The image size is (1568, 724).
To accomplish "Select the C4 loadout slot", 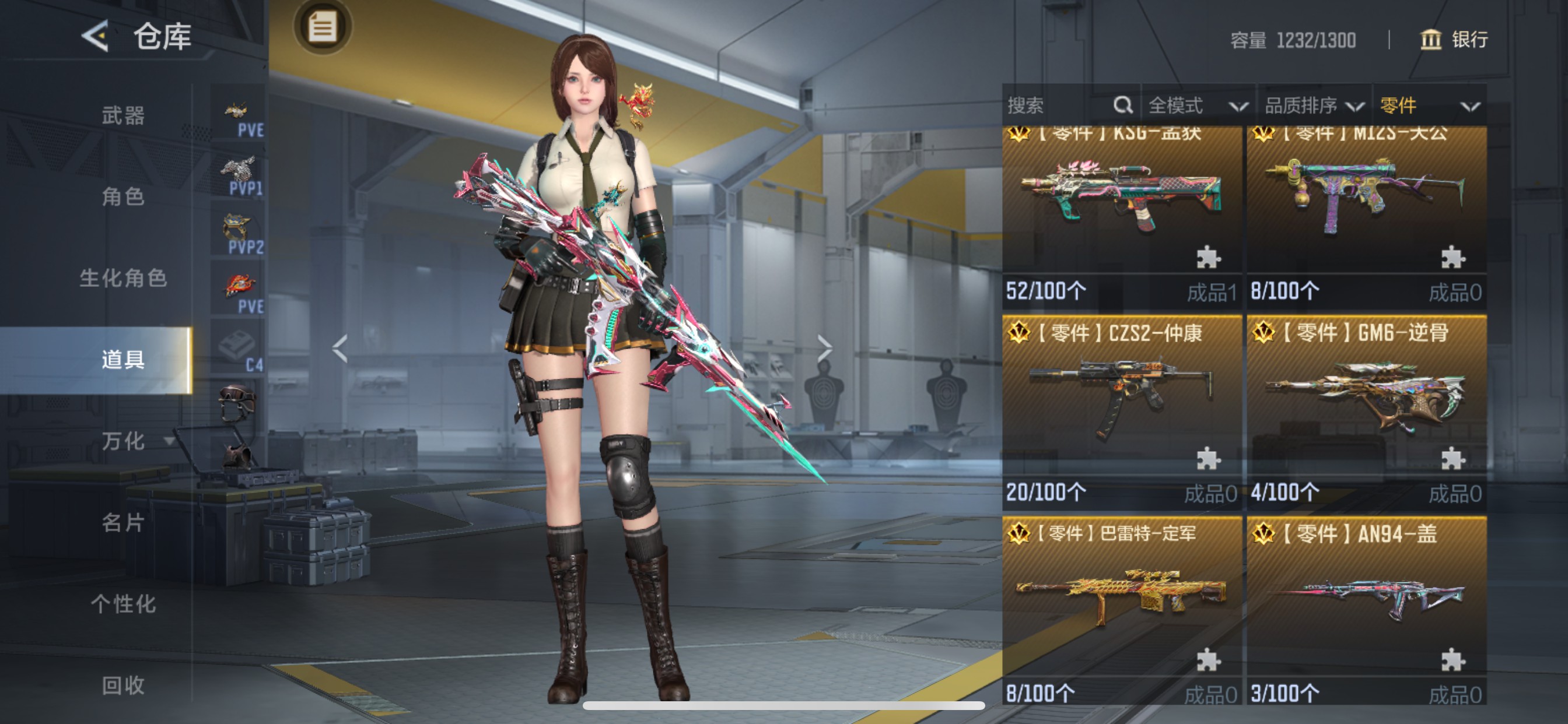I will coord(239,350).
